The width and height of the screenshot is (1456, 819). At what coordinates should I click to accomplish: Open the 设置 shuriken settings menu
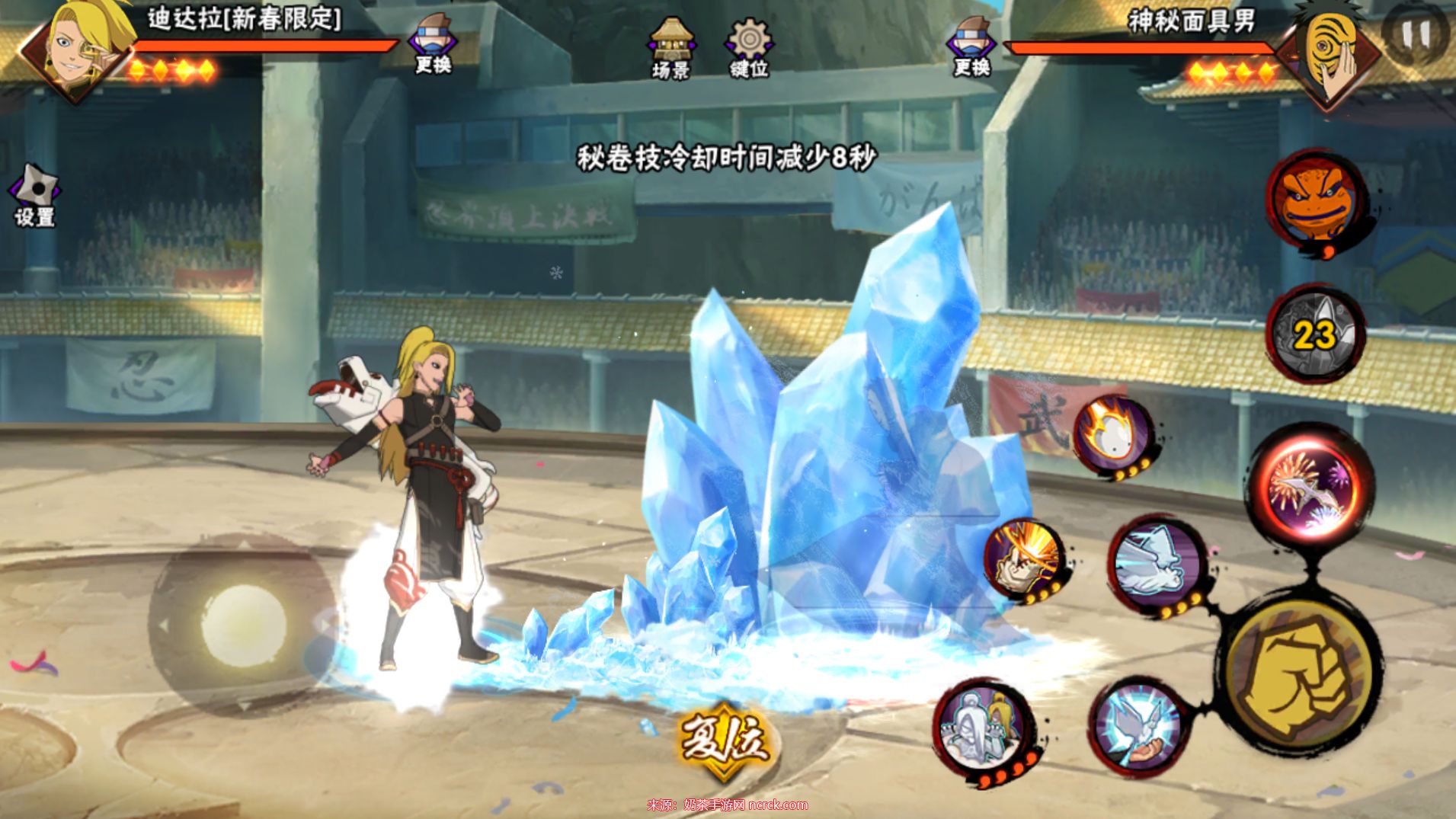[x=35, y=195]
